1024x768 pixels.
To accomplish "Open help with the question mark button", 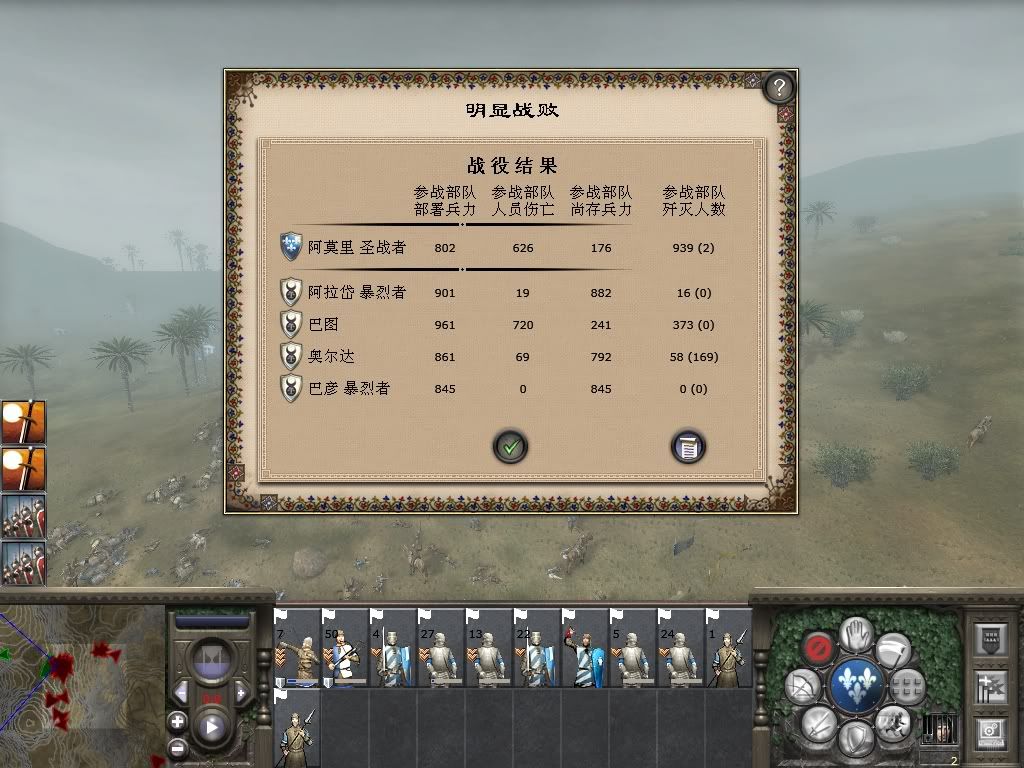I will point(778,88).
